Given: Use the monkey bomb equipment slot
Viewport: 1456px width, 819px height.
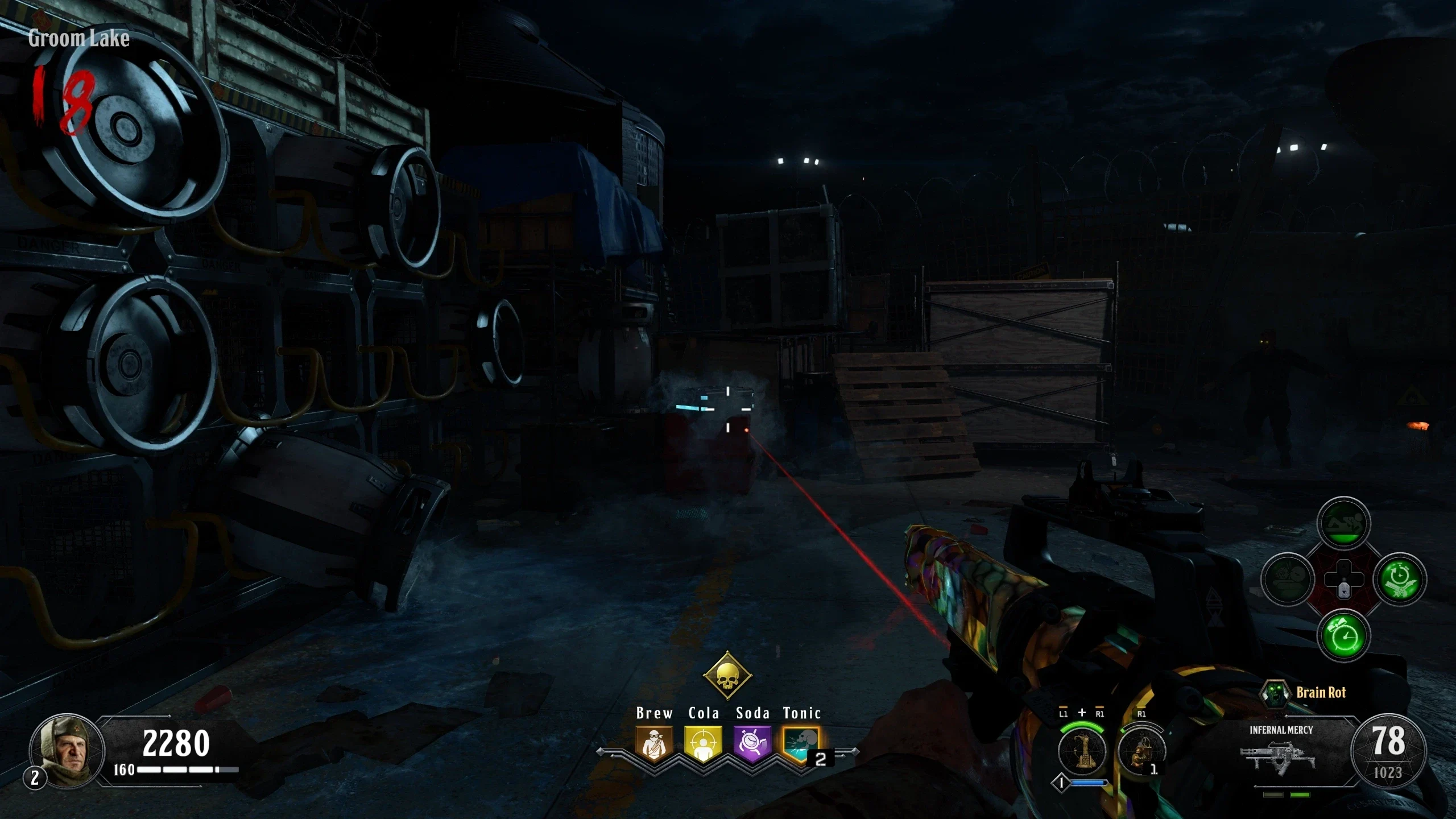Looking at the screenshot, I should pos(1141,752).
